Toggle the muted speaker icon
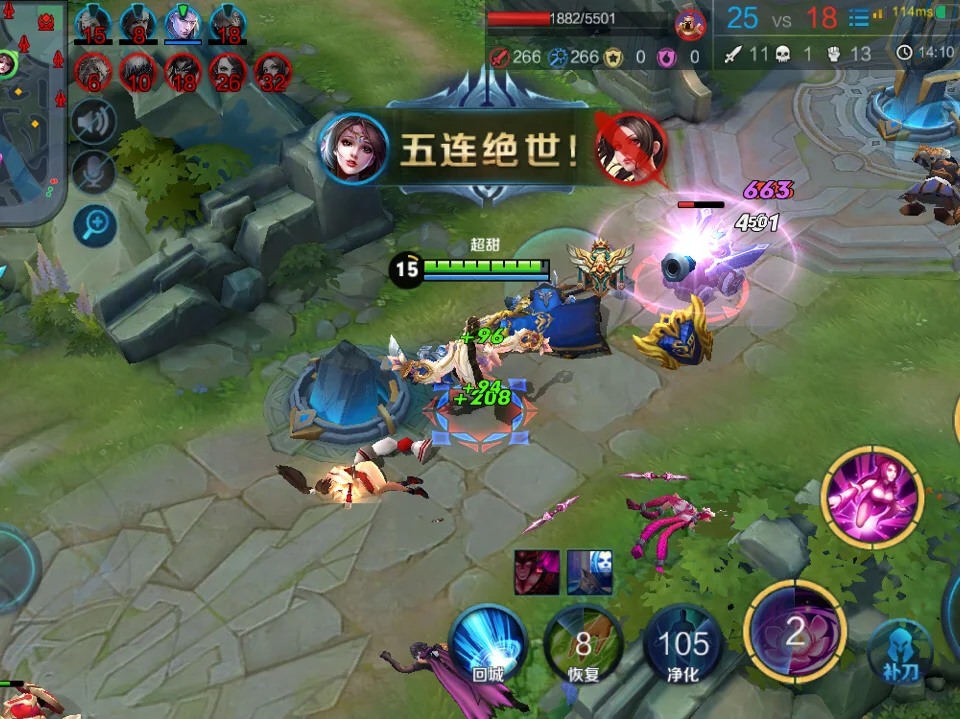This screenshot has height=719, width=960. (x=94, y=123)
